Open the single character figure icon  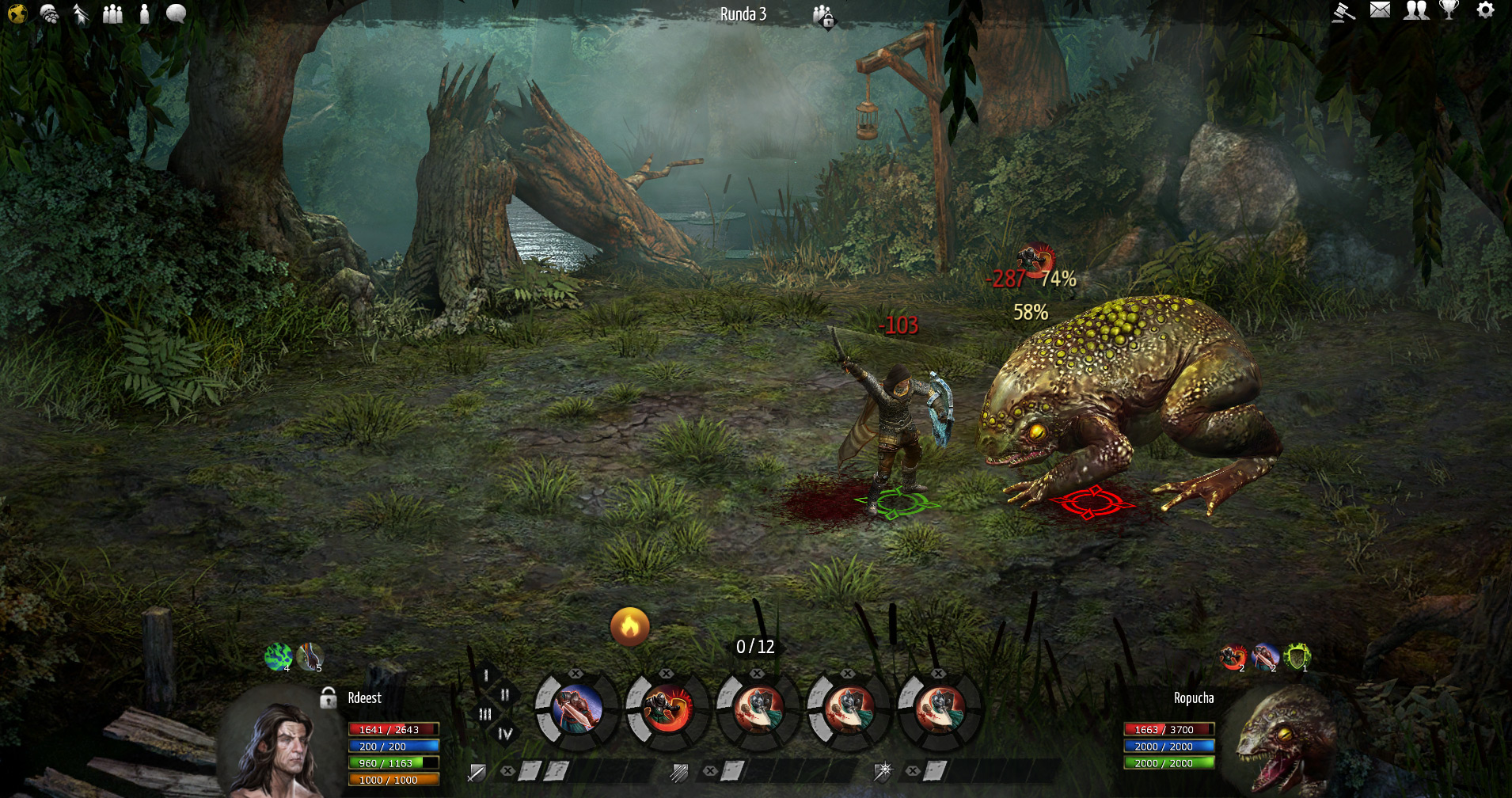144,13
